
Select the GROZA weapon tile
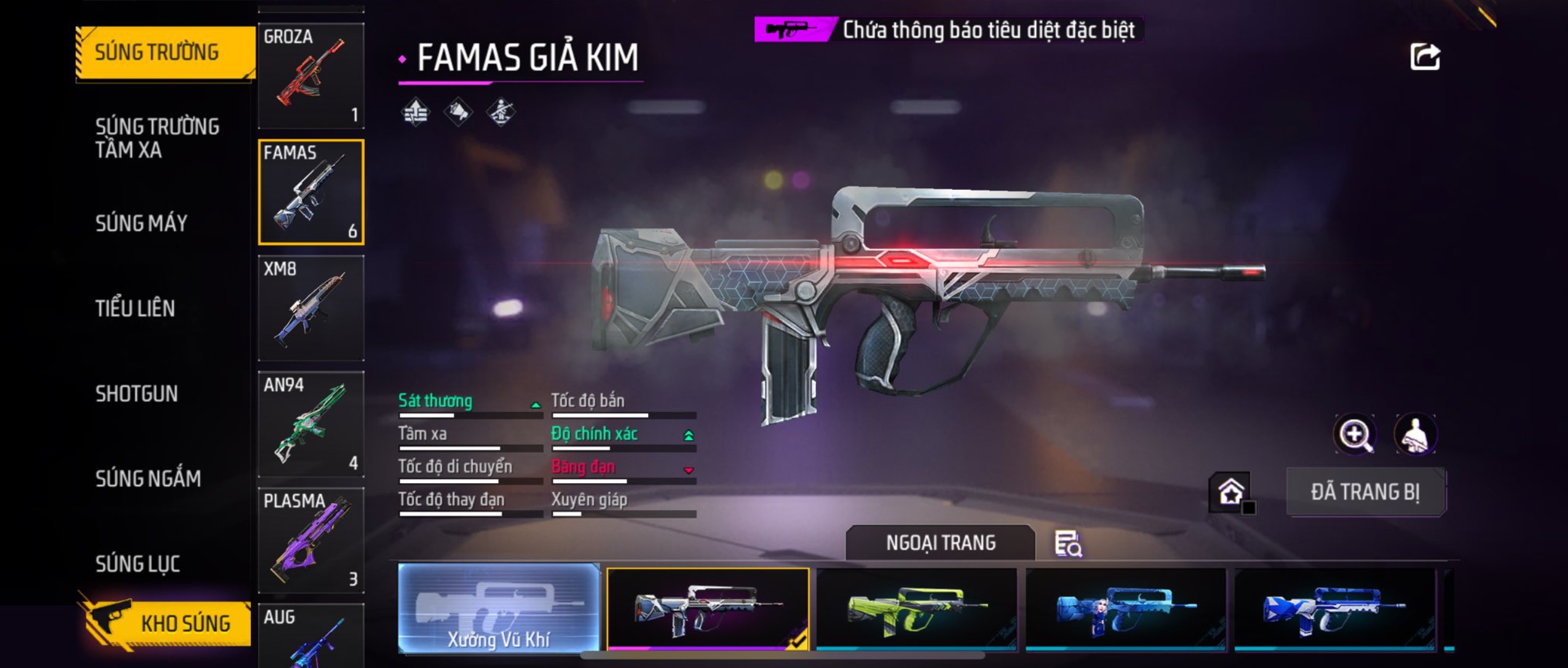click(x=311, y=76)
